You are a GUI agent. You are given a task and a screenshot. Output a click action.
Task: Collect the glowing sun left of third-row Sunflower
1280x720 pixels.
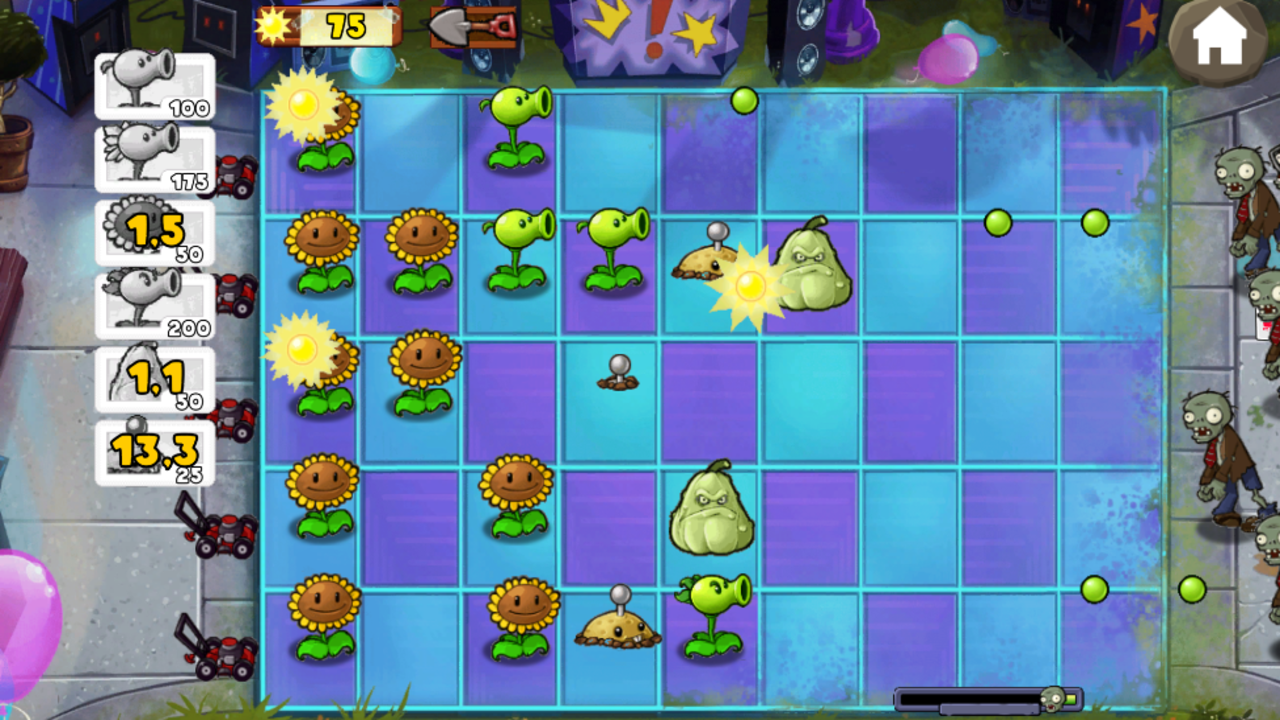305,352
